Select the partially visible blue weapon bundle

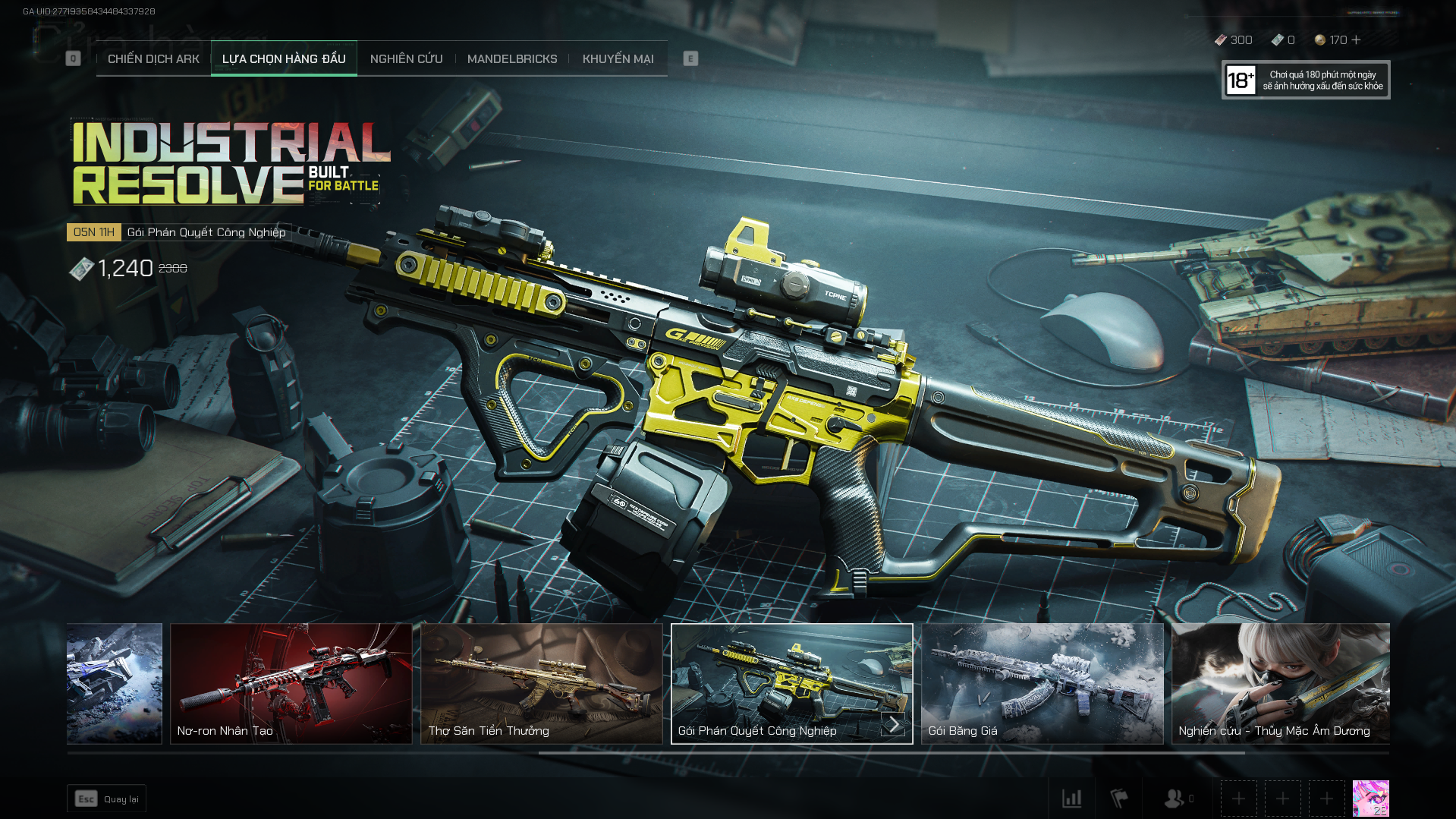[115, 683]
